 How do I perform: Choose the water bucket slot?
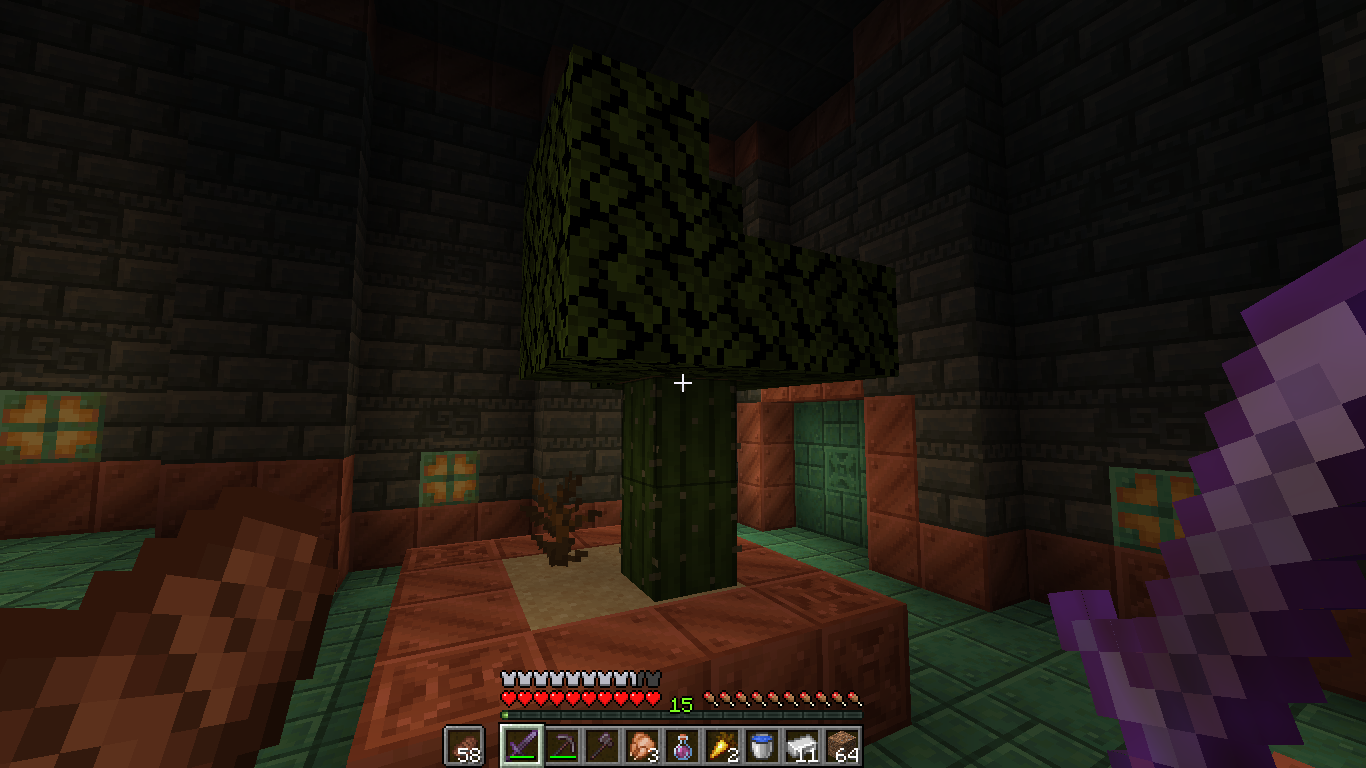point(761,746)
